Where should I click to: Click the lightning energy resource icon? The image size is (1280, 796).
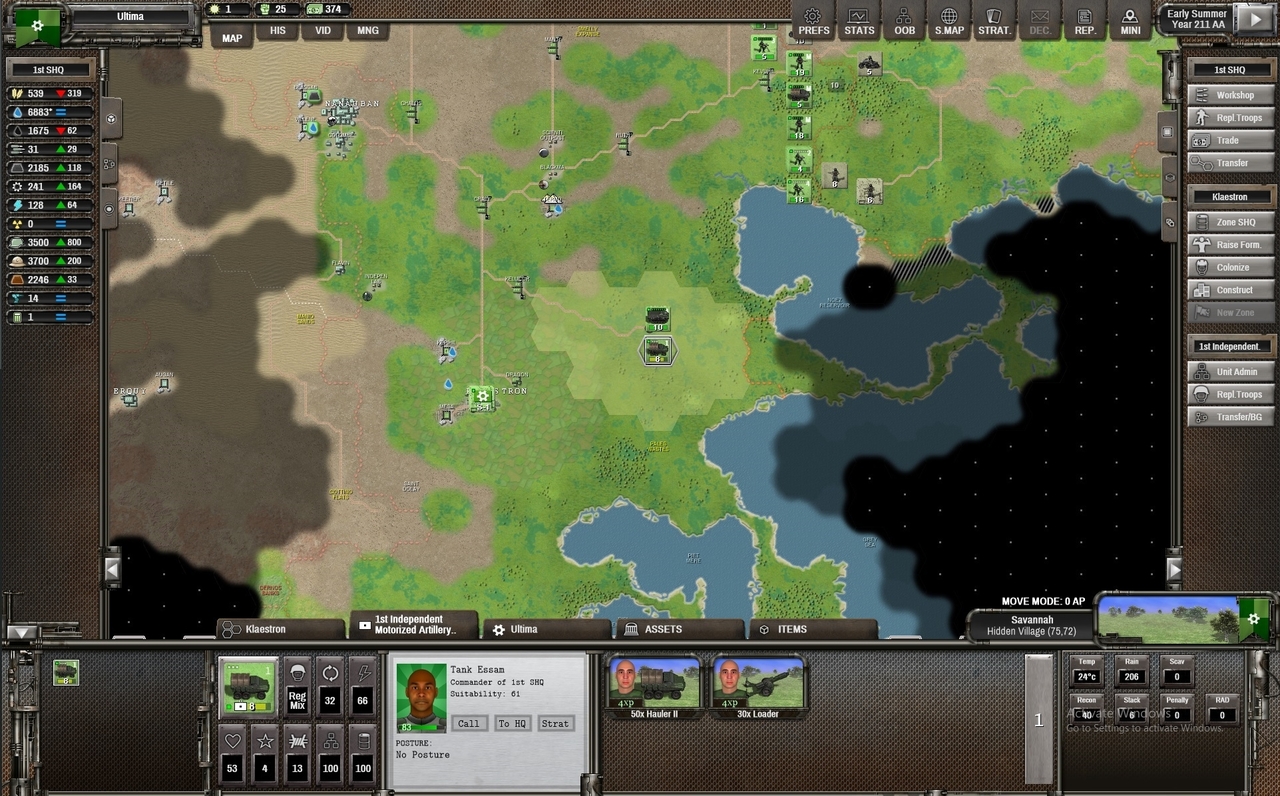pyautogui.click(x=19, y=205)
